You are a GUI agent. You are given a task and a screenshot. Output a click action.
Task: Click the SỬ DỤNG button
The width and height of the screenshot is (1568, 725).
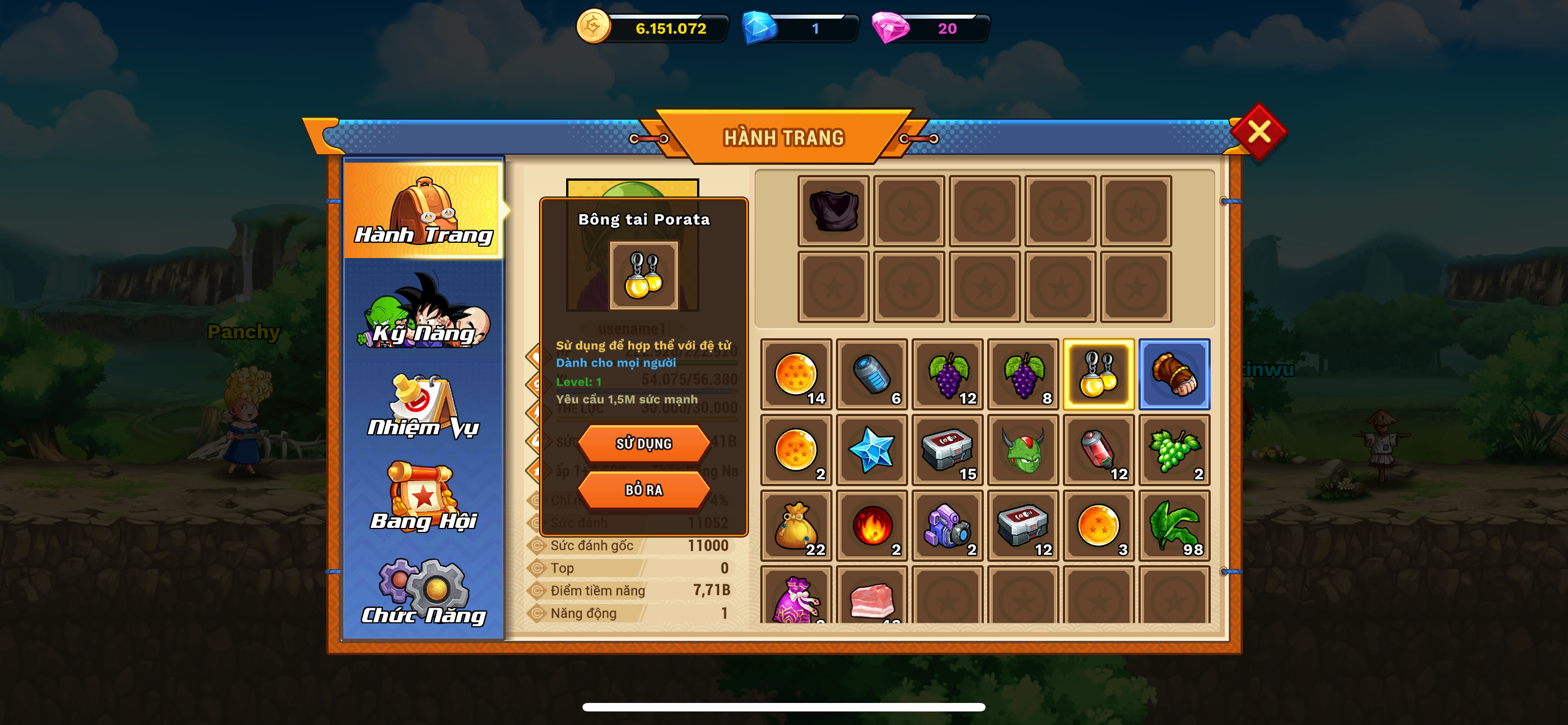coord(643,443)
